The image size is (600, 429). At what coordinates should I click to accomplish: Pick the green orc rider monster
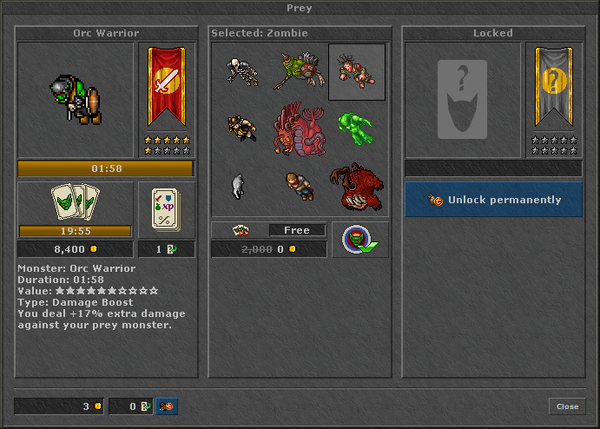(298, 71)
